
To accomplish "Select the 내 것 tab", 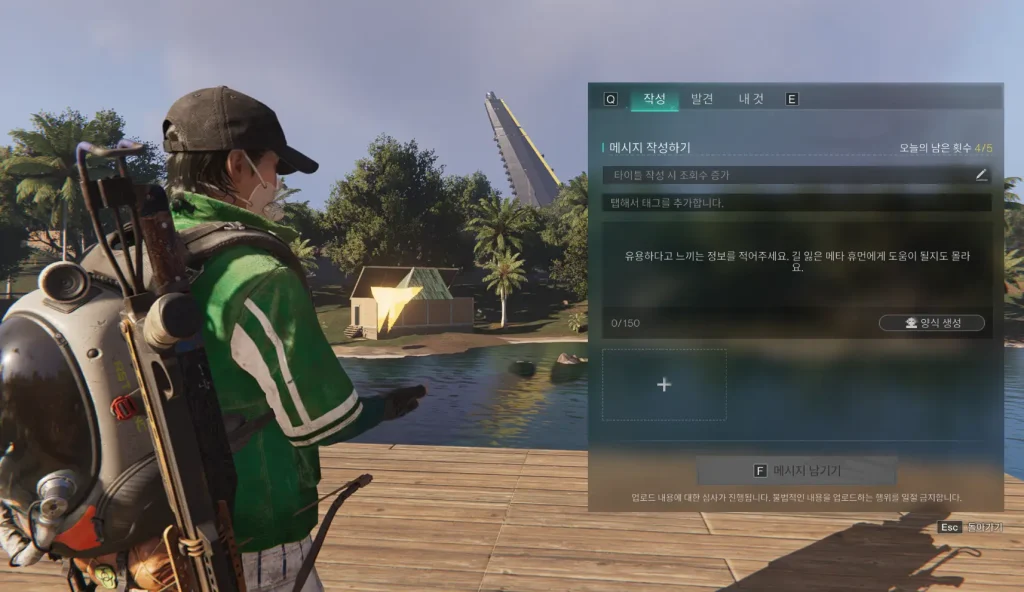I will (751, 99).
